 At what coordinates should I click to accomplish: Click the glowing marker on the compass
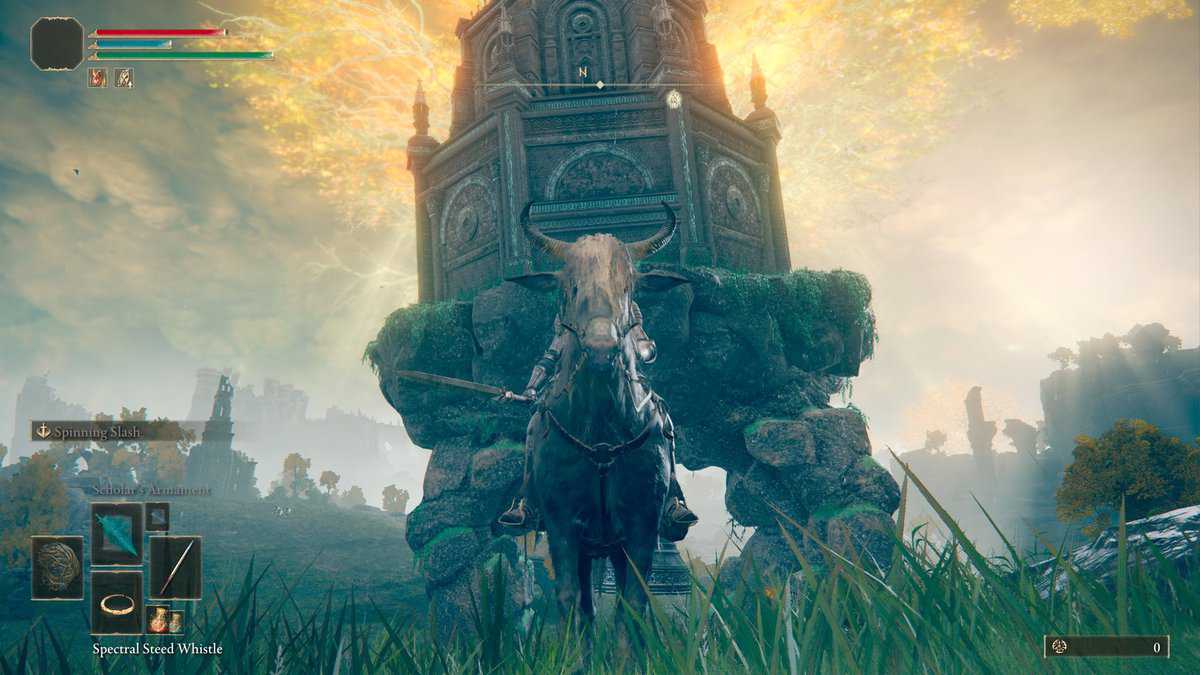tap(674, 98)
